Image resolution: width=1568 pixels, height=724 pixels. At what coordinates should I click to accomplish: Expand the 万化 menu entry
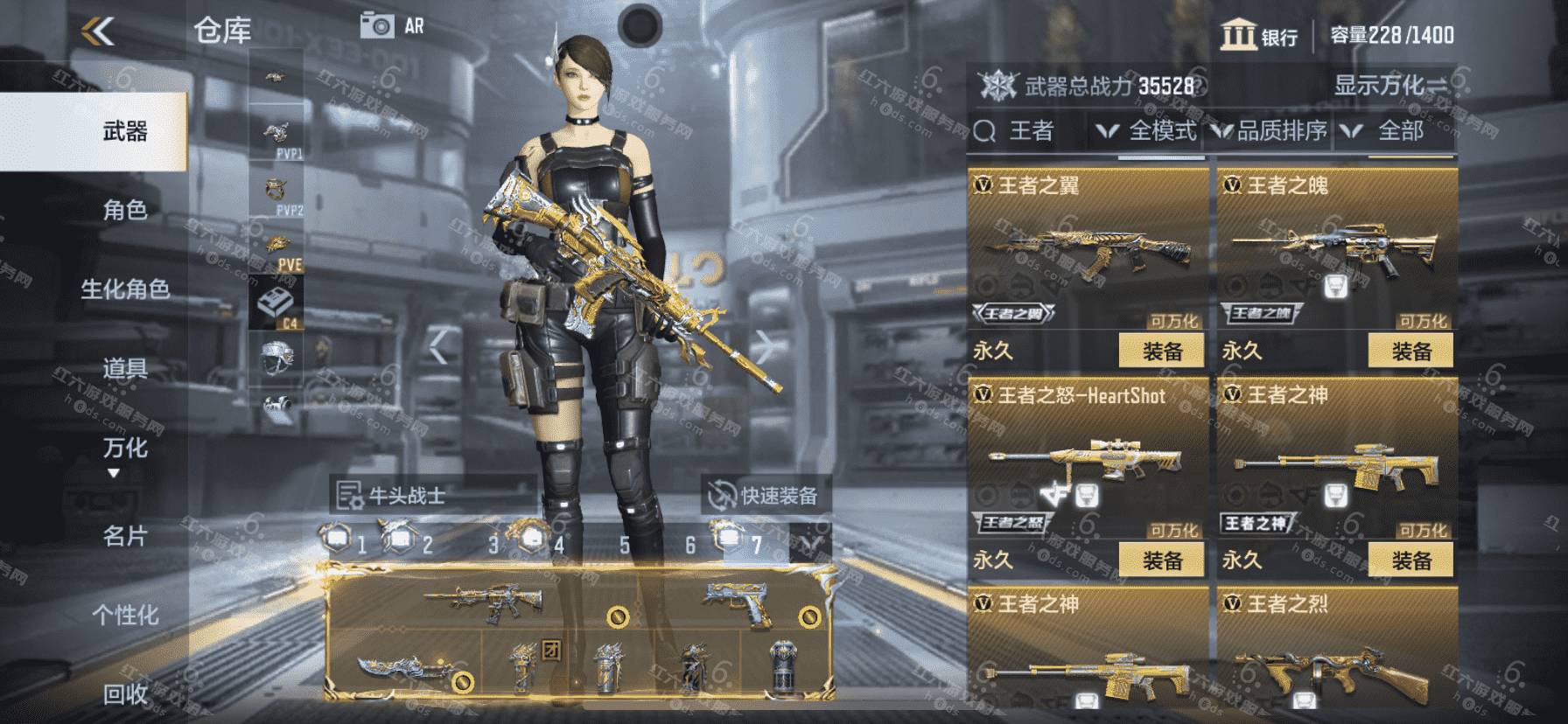(x=124, y=449)
